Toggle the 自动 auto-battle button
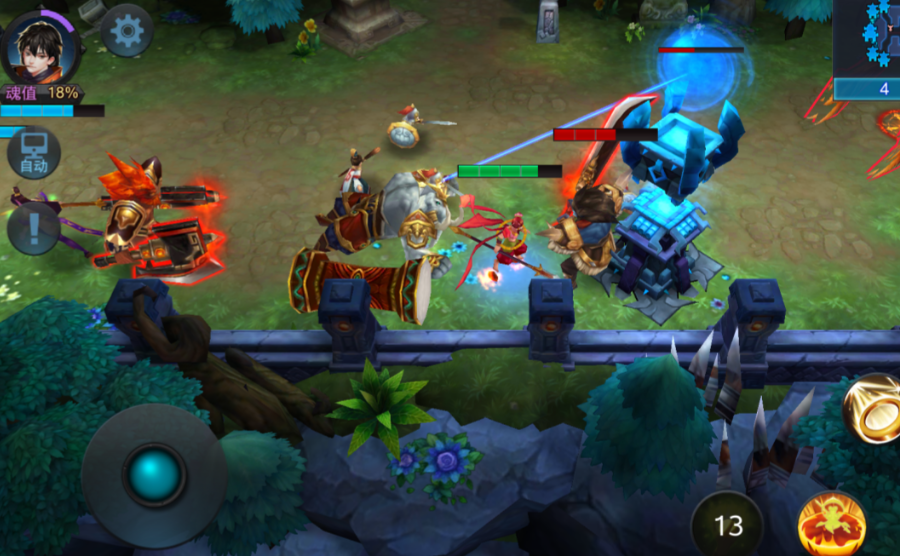Image resolution: width=900 pixels, height=556 pixels. (x=34, y=154)
